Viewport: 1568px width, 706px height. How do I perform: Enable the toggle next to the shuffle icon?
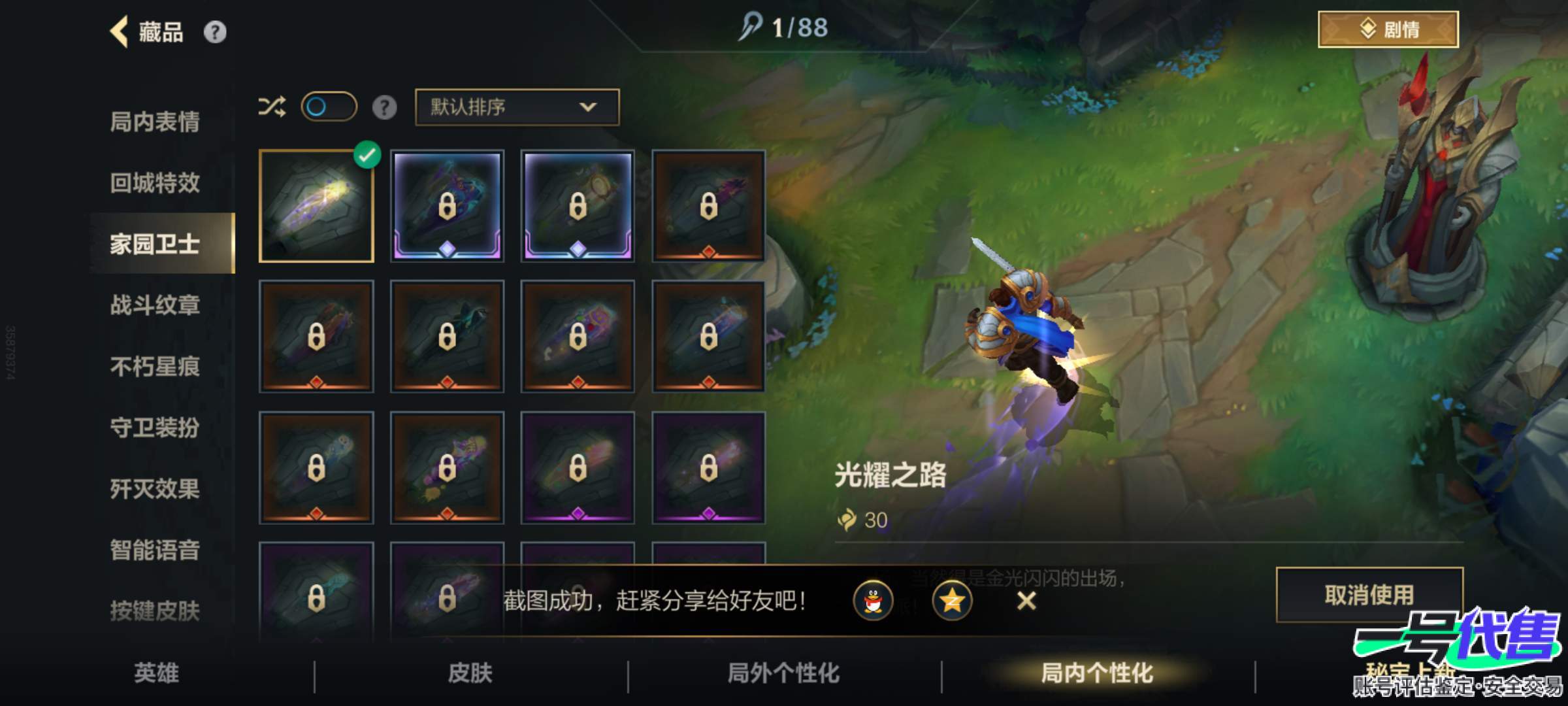point(330,105)
